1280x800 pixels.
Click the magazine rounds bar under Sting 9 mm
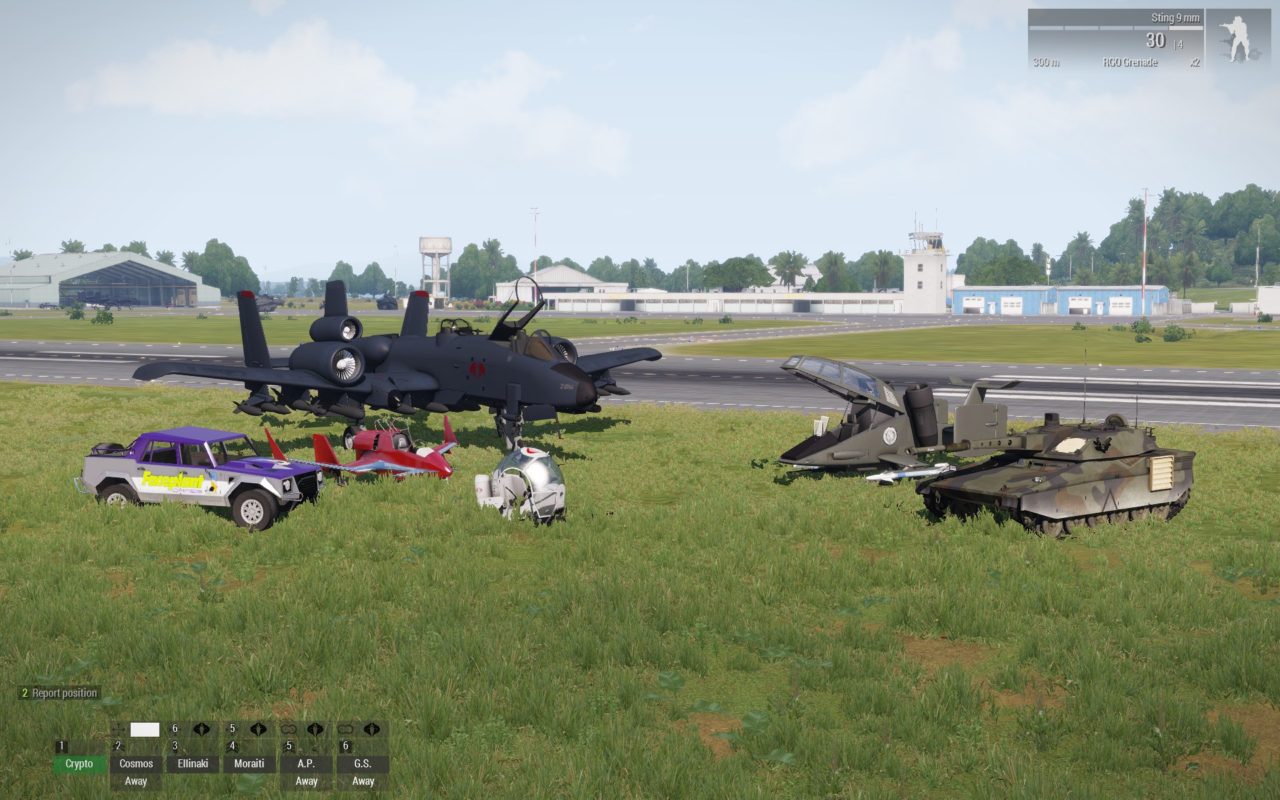point(1115,28)
